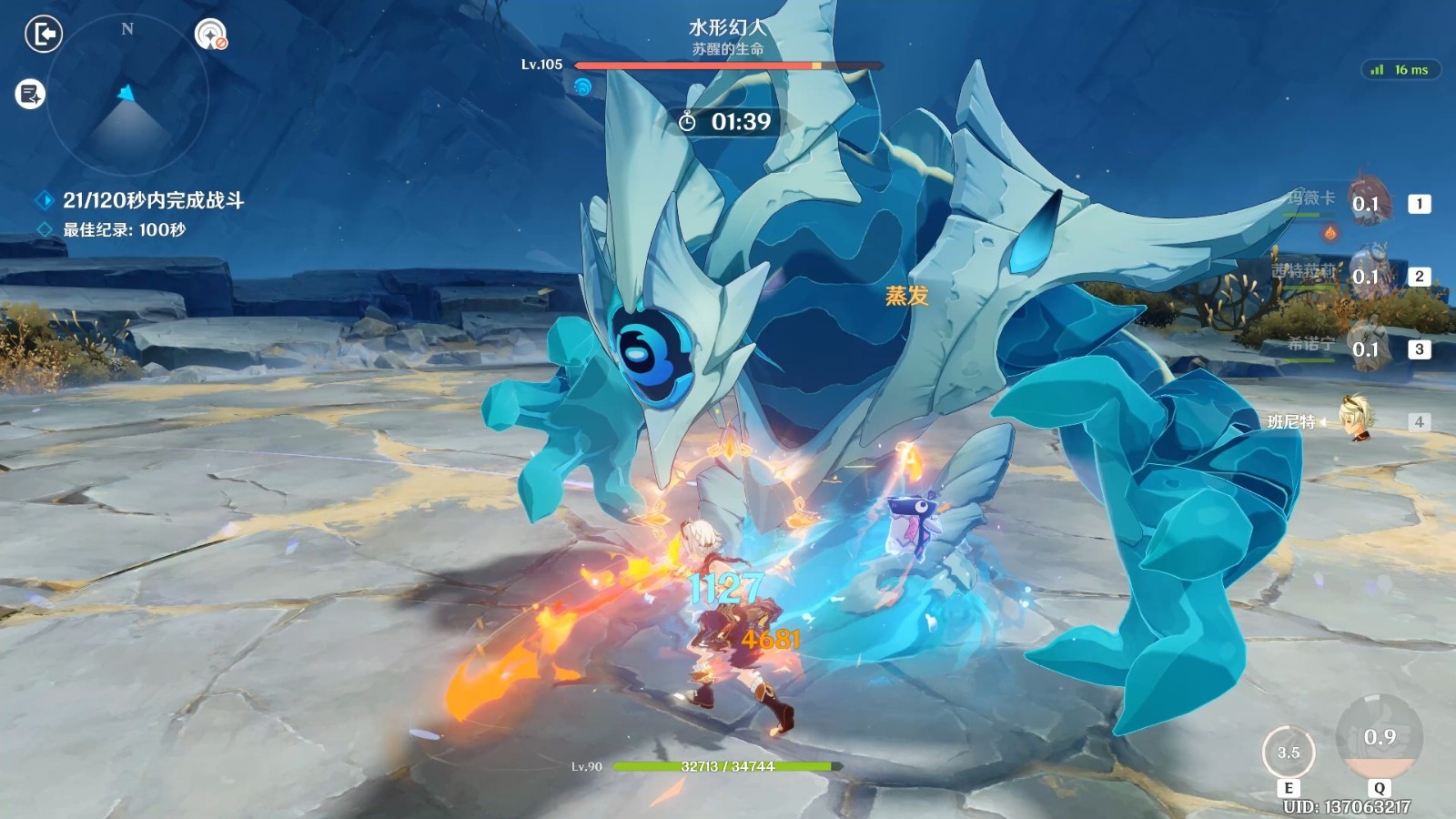
Task: Click the exit challenge button
Action: (43, 35)
